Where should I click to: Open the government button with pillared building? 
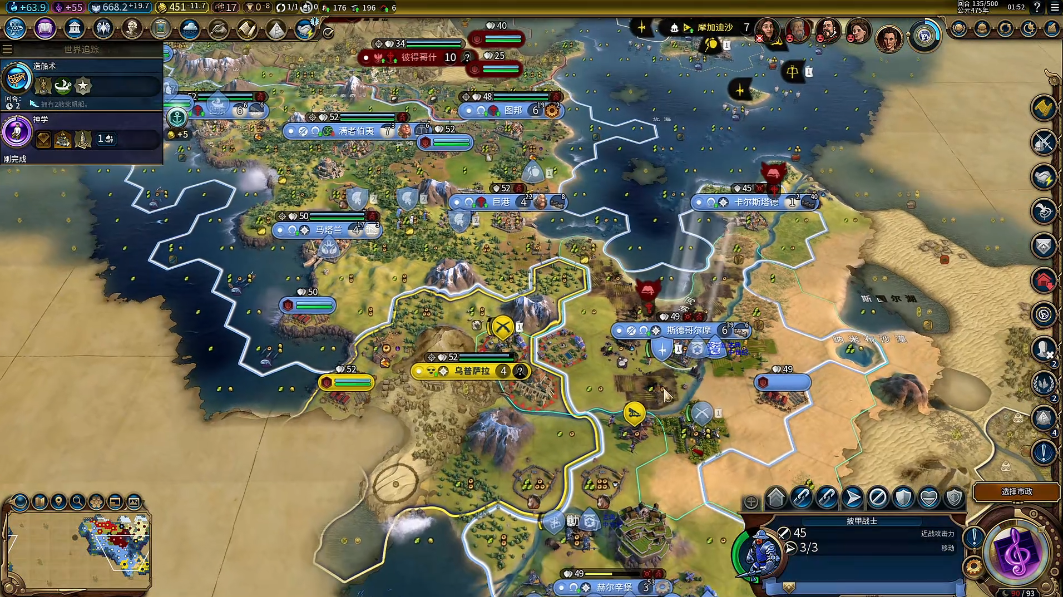point(74,28)
